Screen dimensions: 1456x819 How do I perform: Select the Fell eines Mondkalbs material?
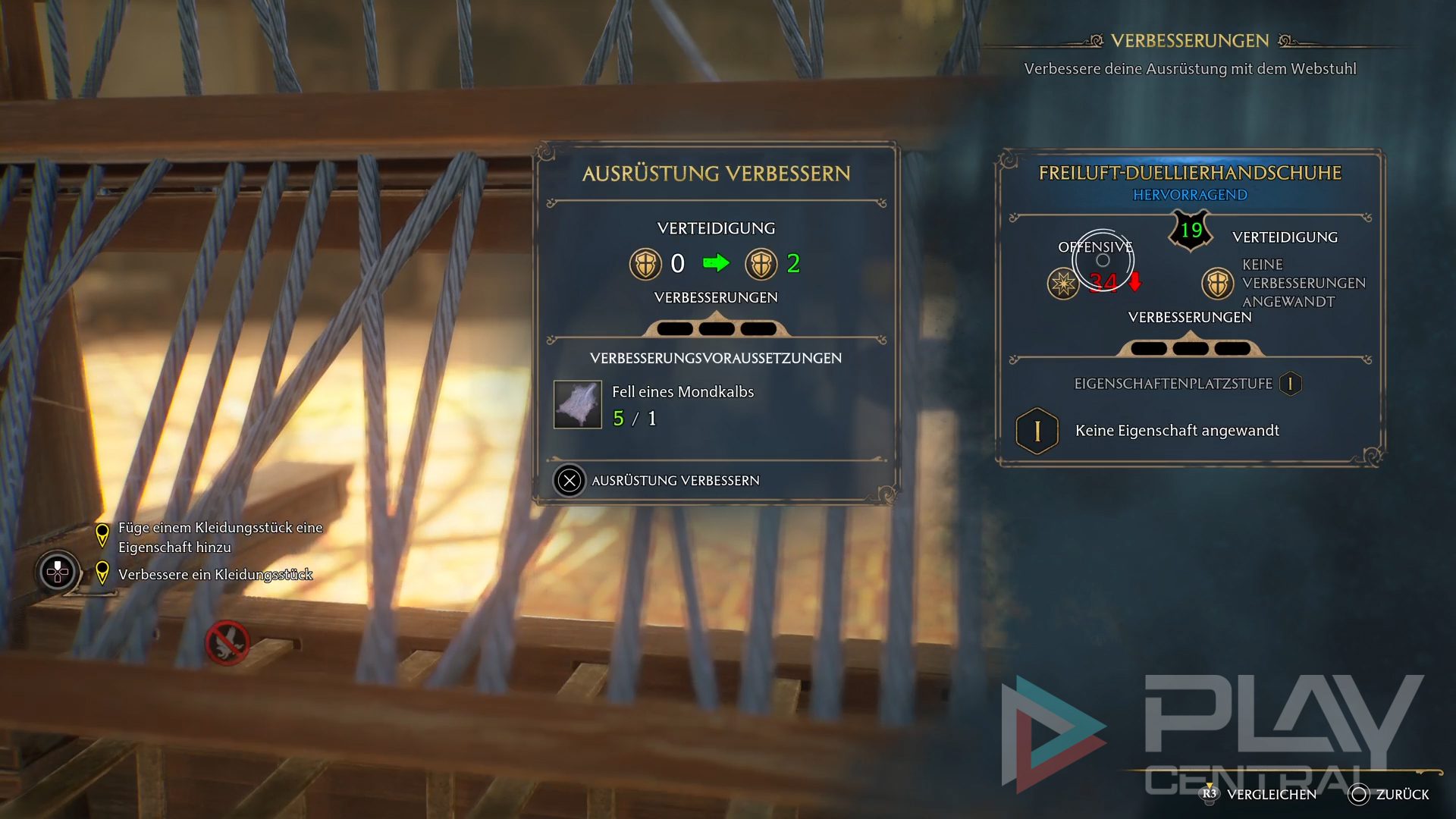click(578, 405)
